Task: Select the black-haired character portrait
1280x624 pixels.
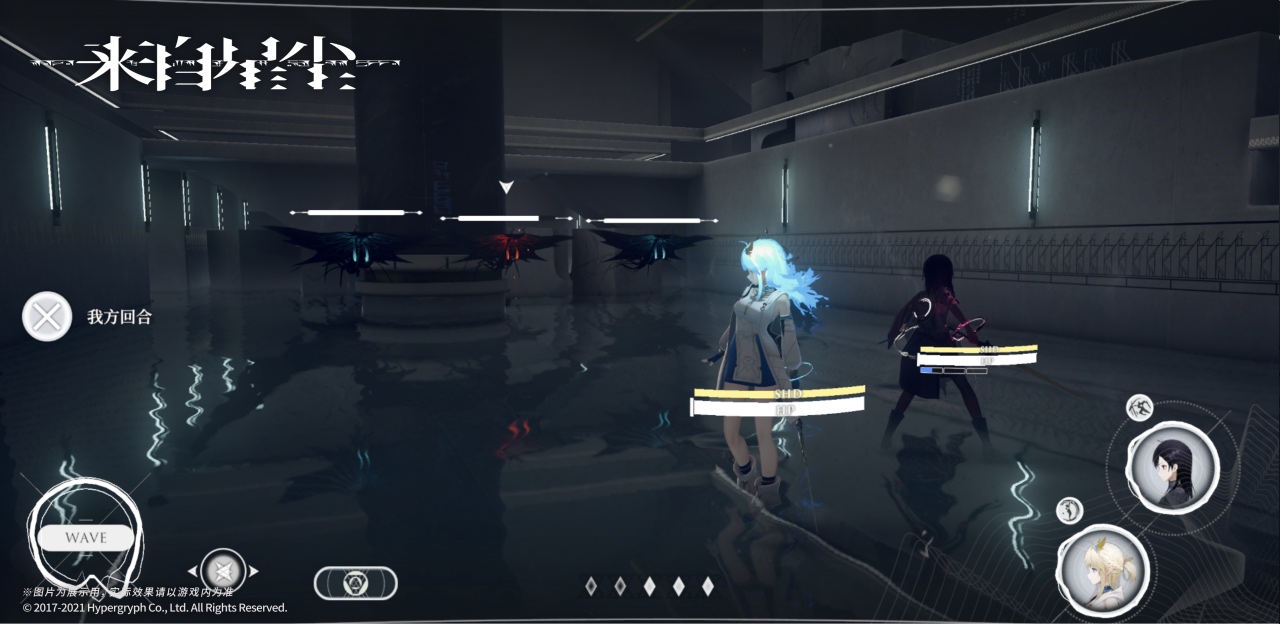Action: pos(1172,466)
